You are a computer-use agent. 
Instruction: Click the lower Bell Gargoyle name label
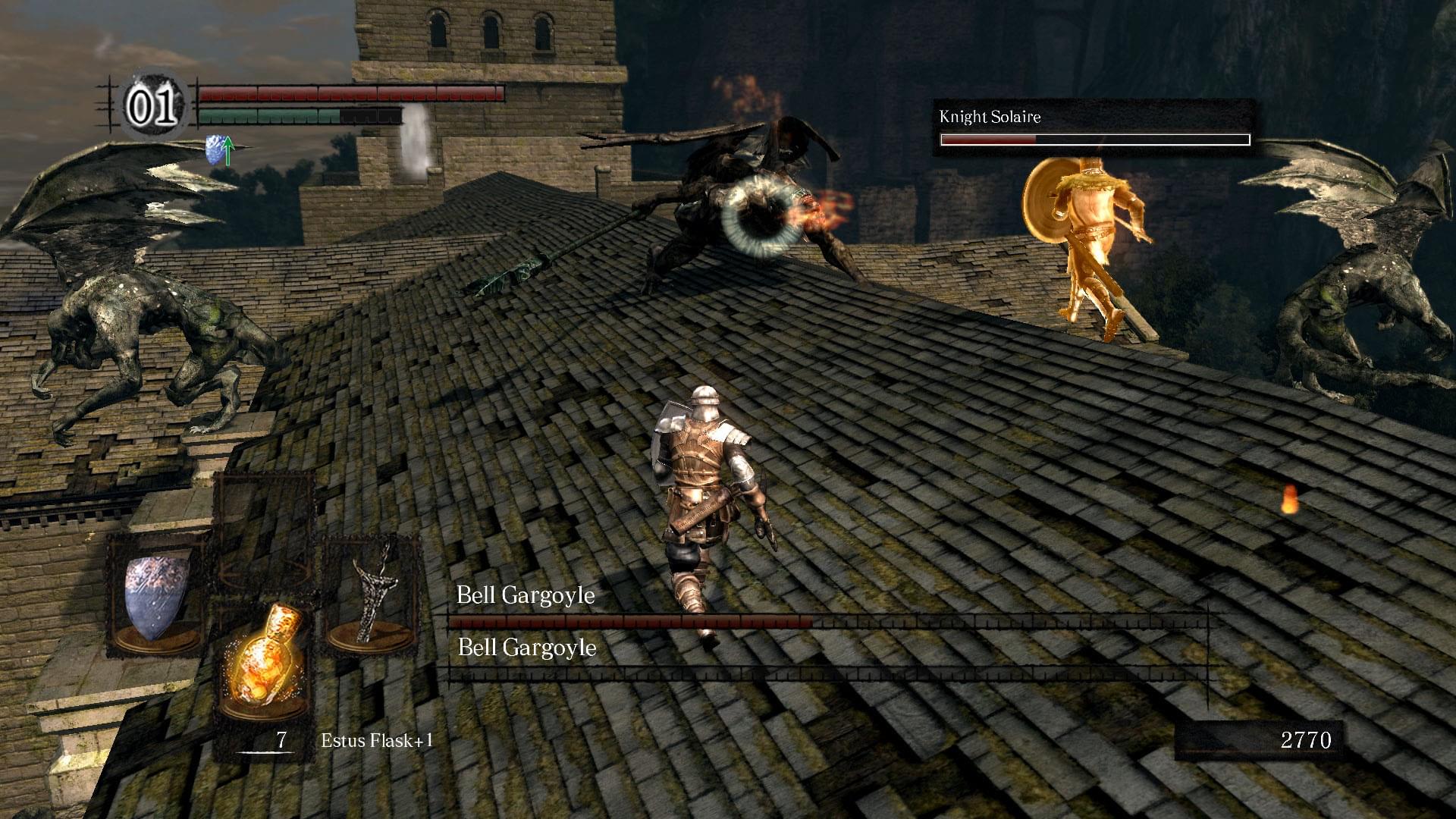529,648
